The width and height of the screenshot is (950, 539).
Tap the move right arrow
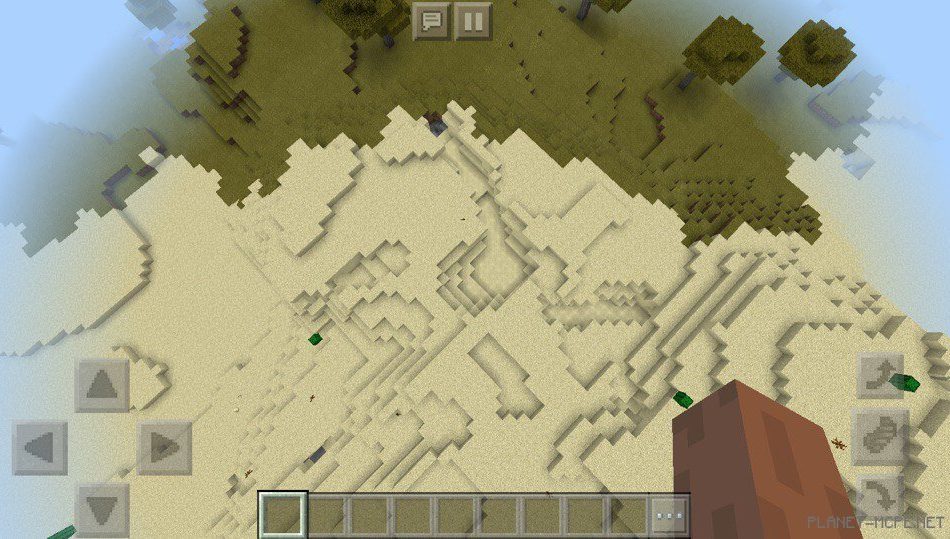(x=163, y=447)
